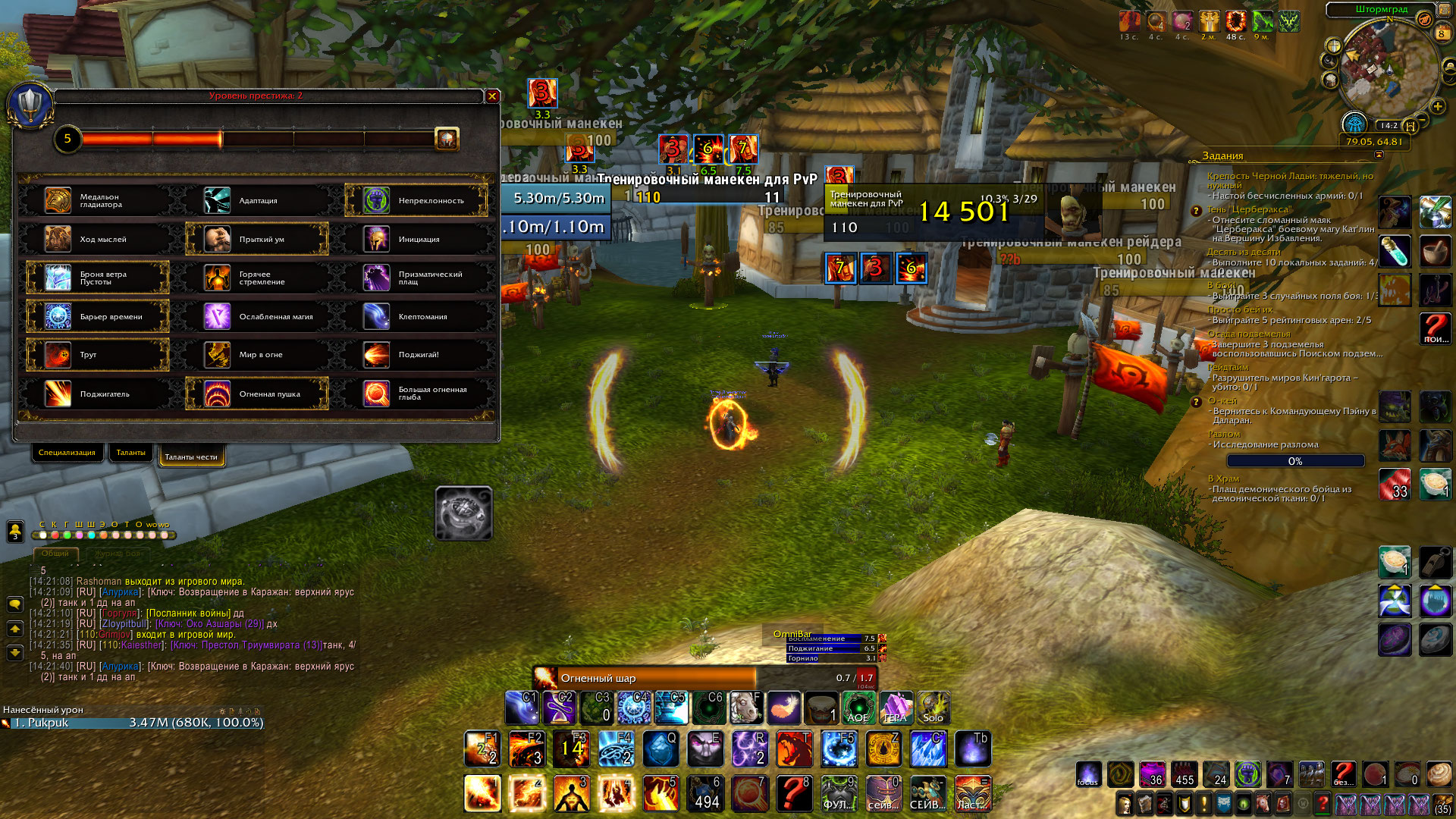The image size is (1456, 819).
Task: Click the AOE action button
Action: [858, 708]
